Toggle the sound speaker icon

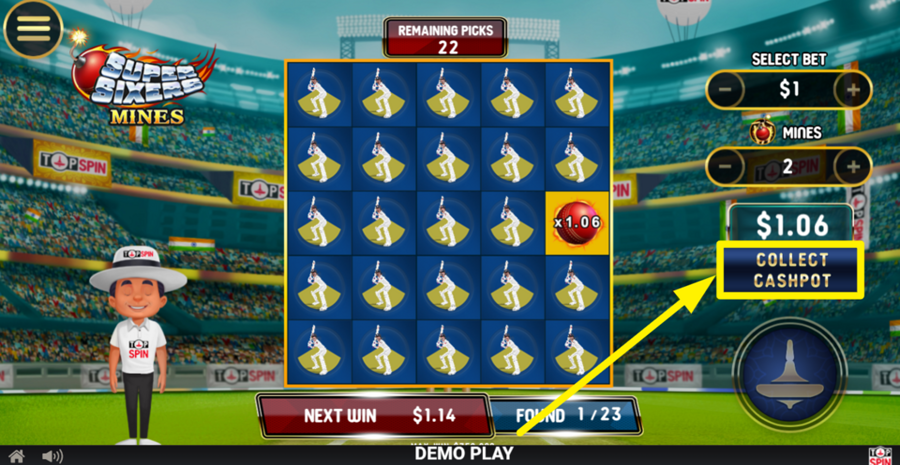tap(52, 456)
